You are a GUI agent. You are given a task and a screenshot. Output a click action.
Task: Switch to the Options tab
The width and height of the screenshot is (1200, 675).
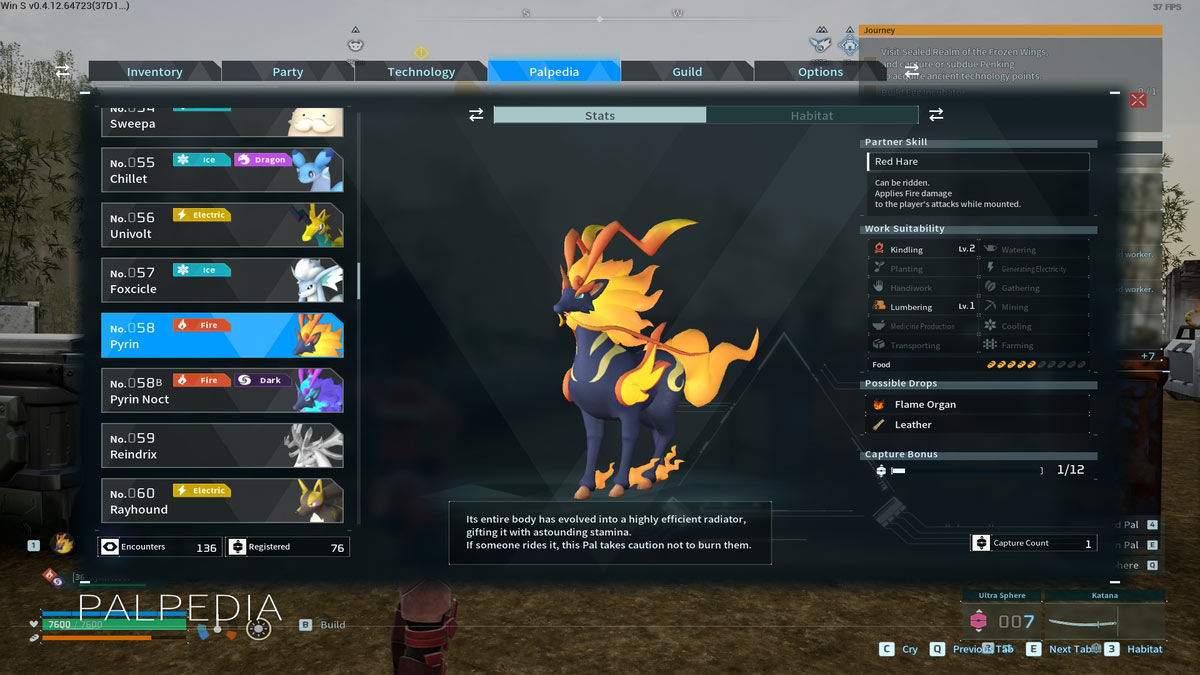(x=820, y=72)
